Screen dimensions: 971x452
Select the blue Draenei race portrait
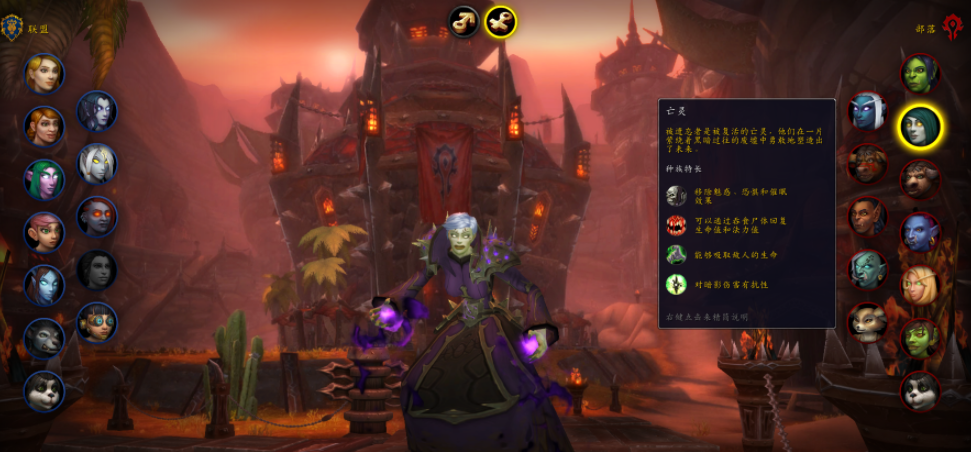[x=44, y=285]
